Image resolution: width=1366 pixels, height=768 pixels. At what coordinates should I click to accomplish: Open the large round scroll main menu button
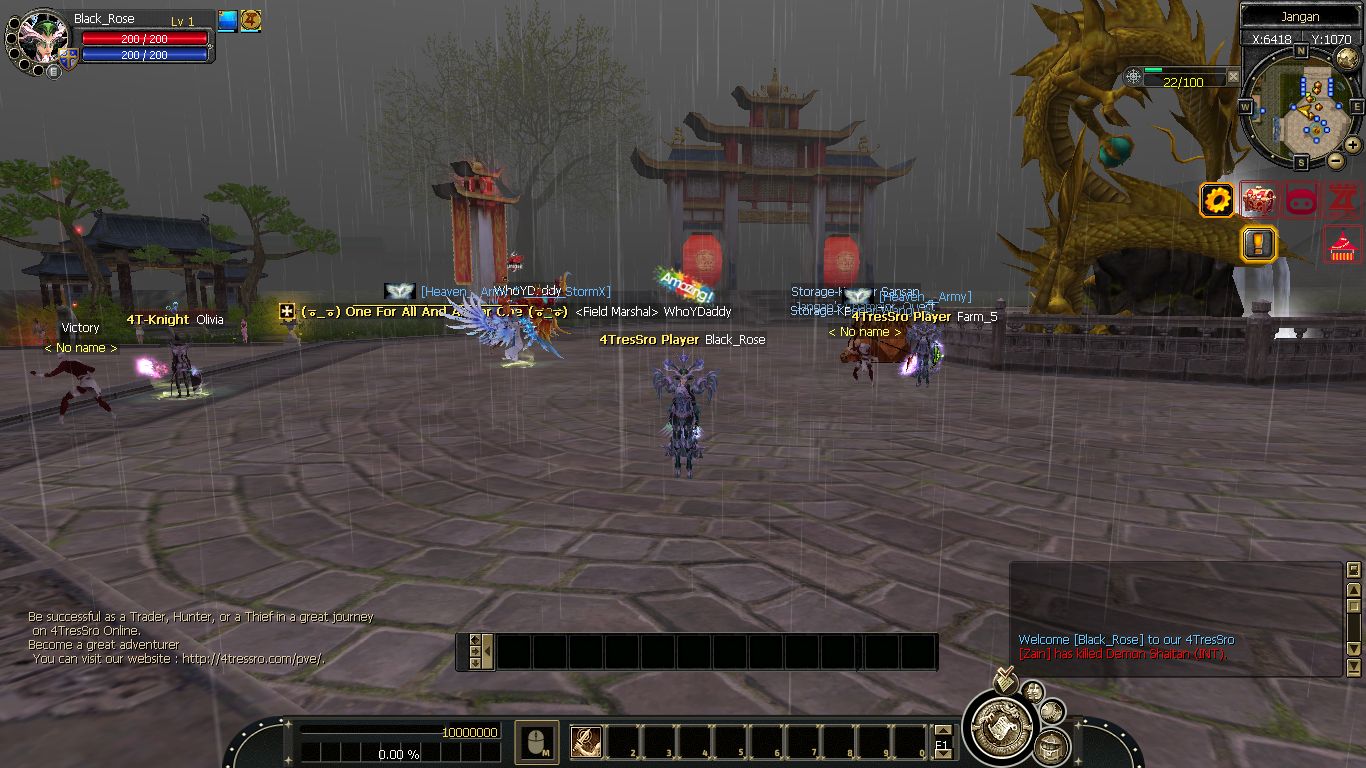1001,726
